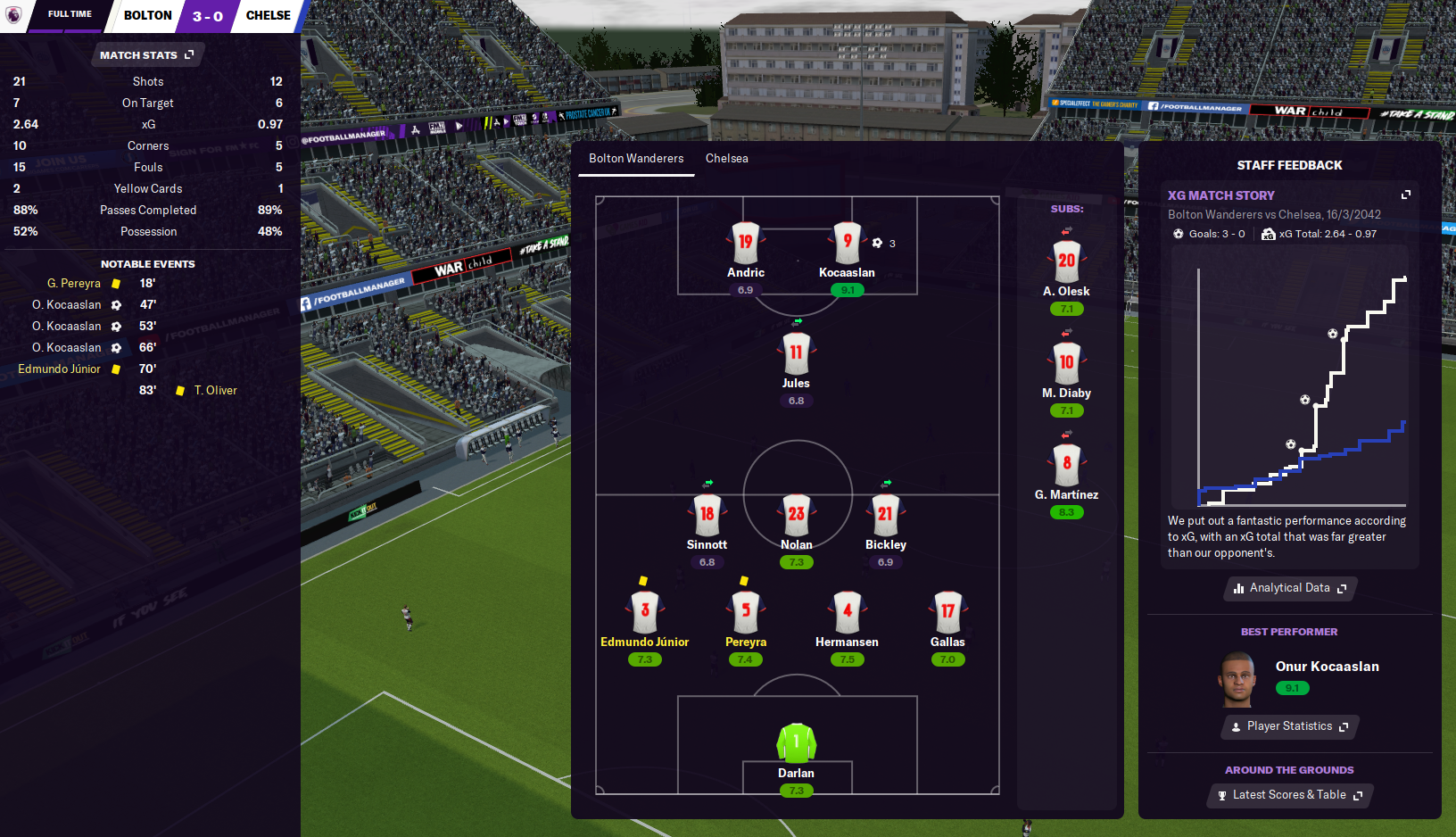Choose defender Hermansen
Viewport: 1456px width, 837px height.
coord(847,613)
